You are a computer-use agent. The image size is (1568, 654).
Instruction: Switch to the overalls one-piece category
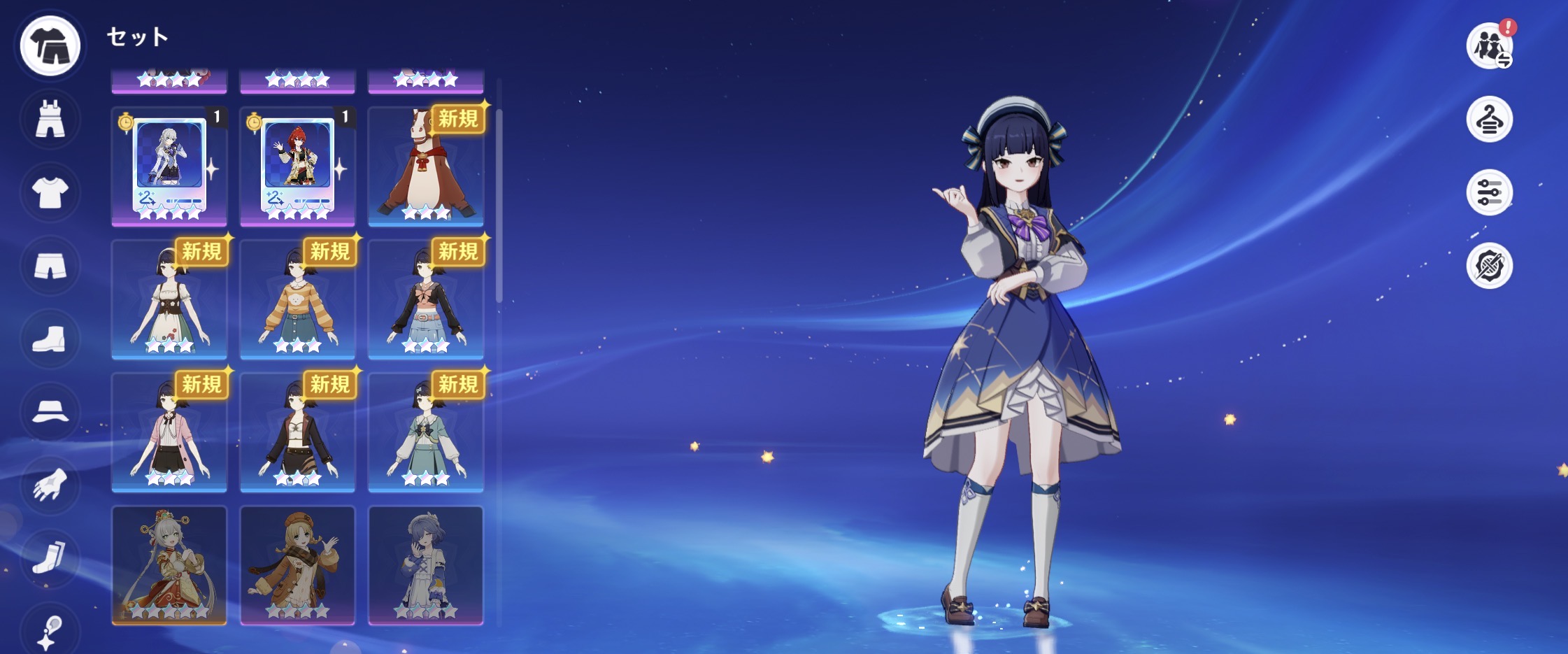50,119
